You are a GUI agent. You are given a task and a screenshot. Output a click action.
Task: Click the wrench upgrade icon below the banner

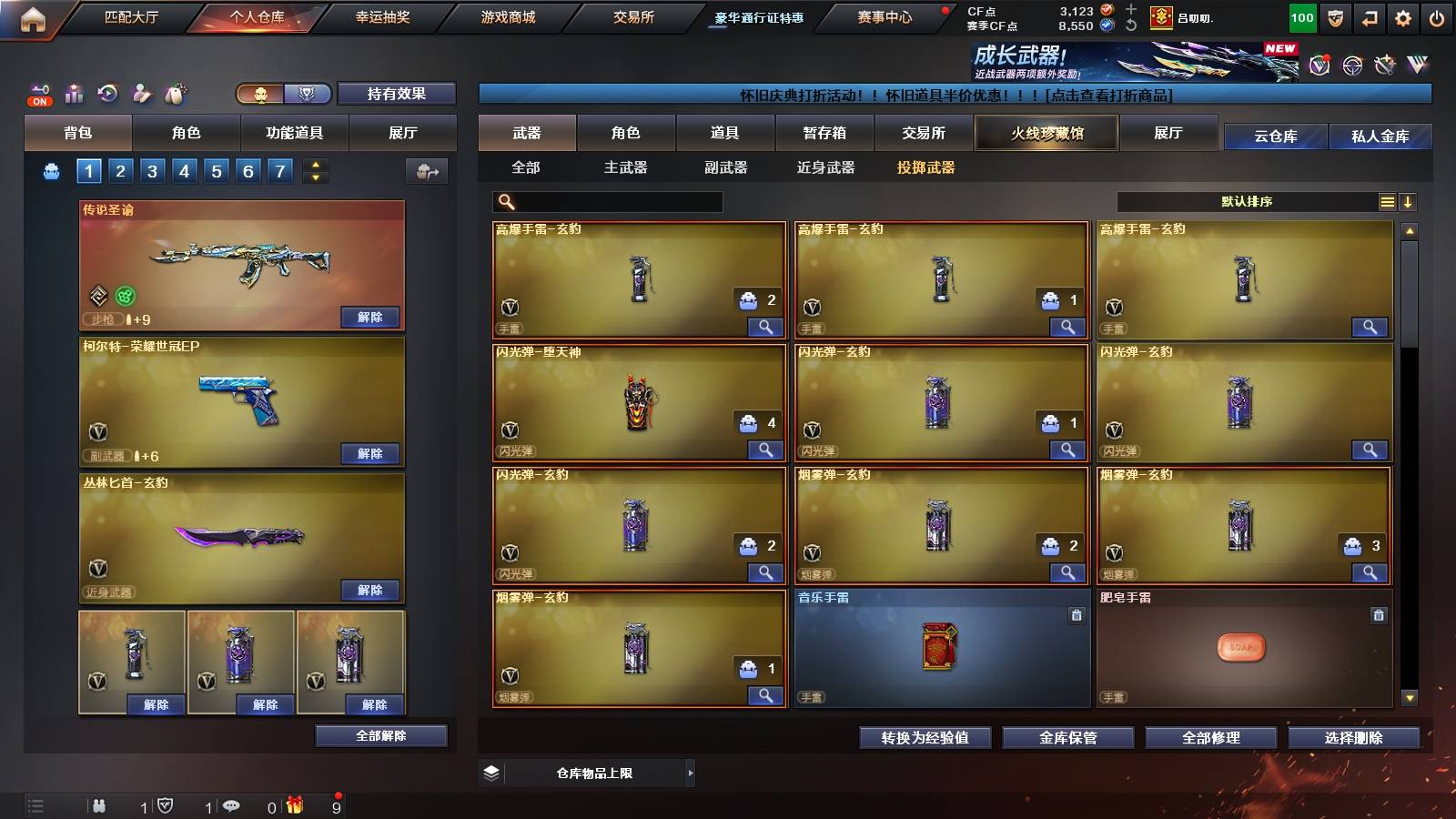tap(1384, 66)
